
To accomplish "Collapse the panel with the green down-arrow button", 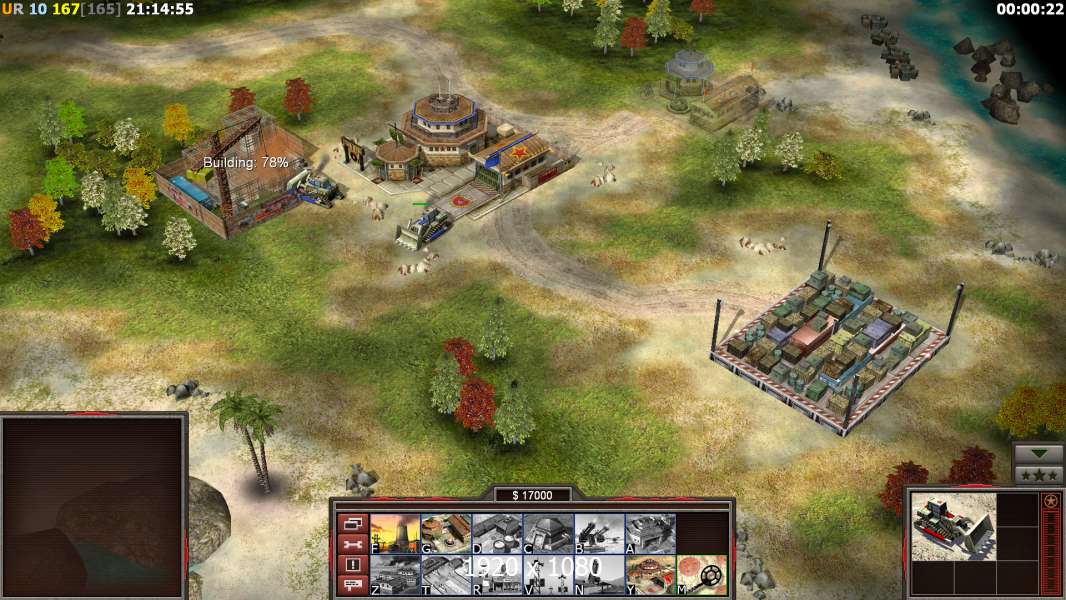I will pos(1038,454).
